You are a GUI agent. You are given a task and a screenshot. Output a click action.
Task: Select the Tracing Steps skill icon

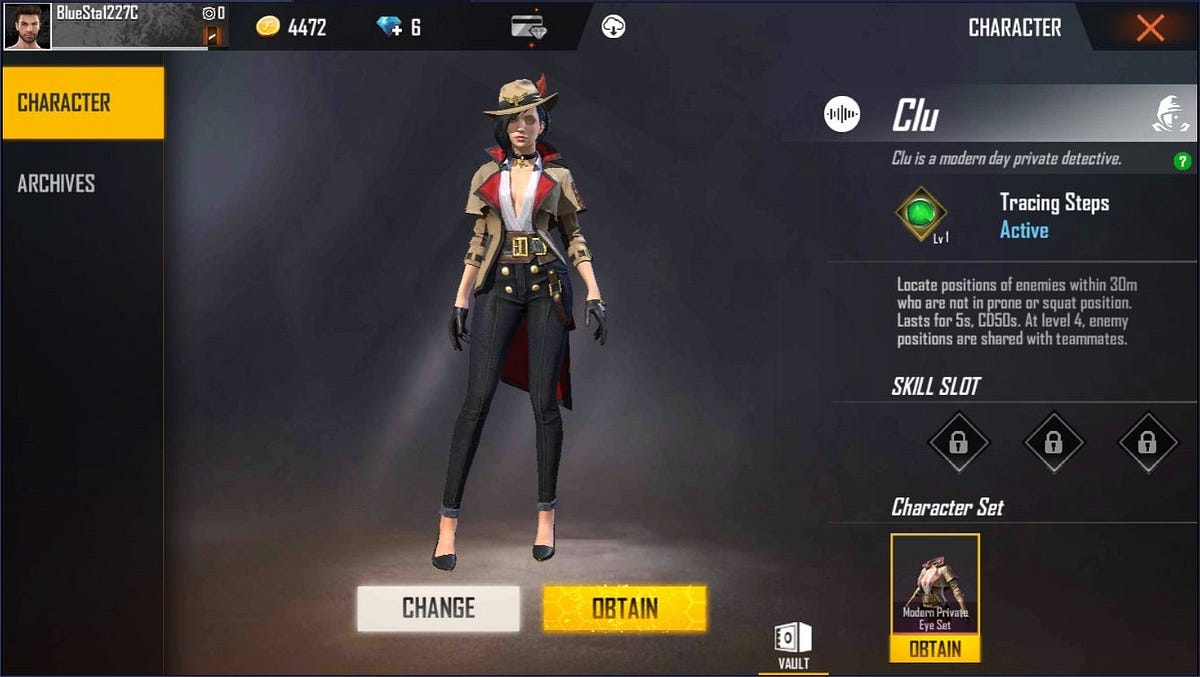pos(920,213)
